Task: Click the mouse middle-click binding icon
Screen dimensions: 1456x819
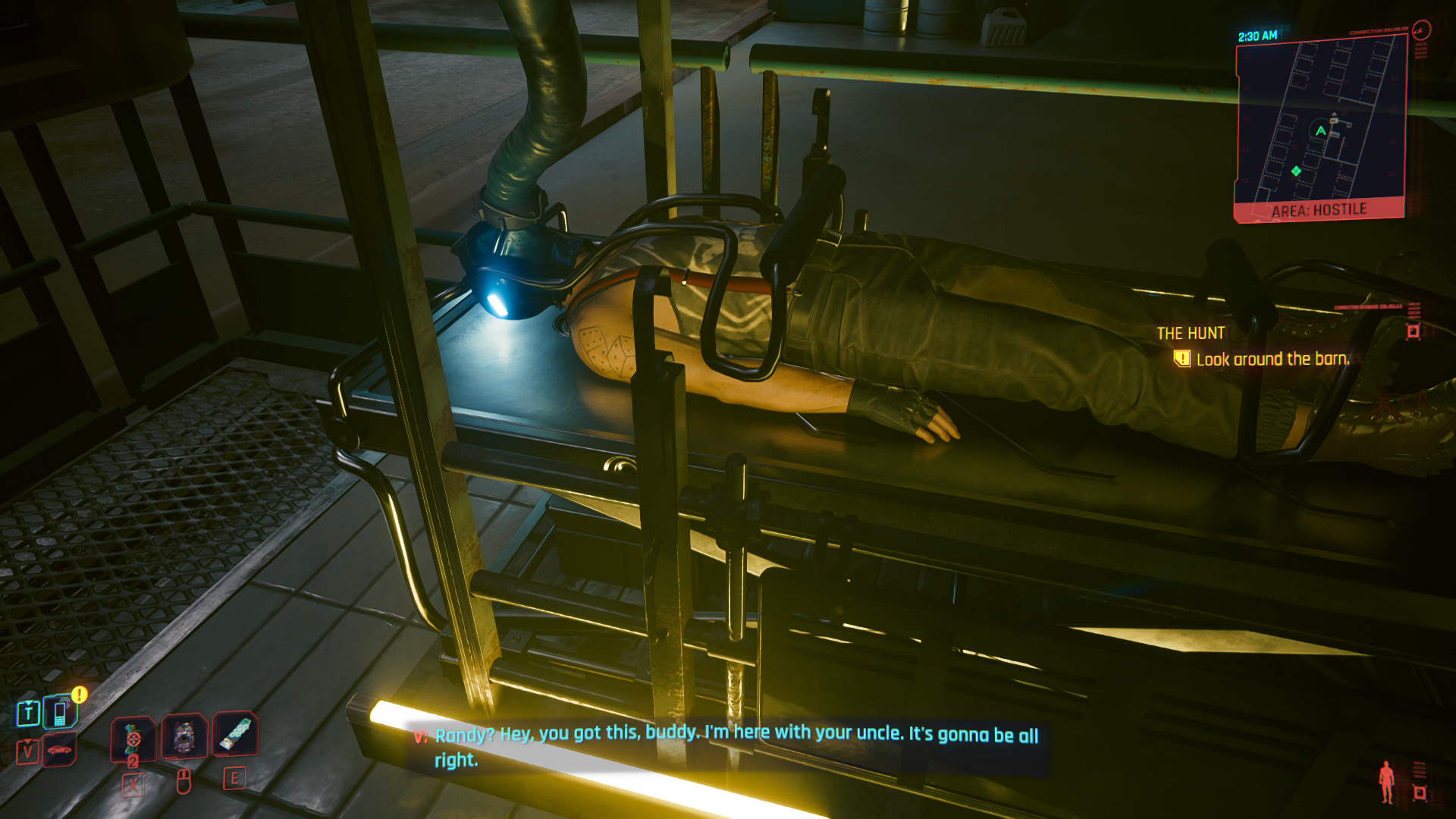Action: pos(184,783)
